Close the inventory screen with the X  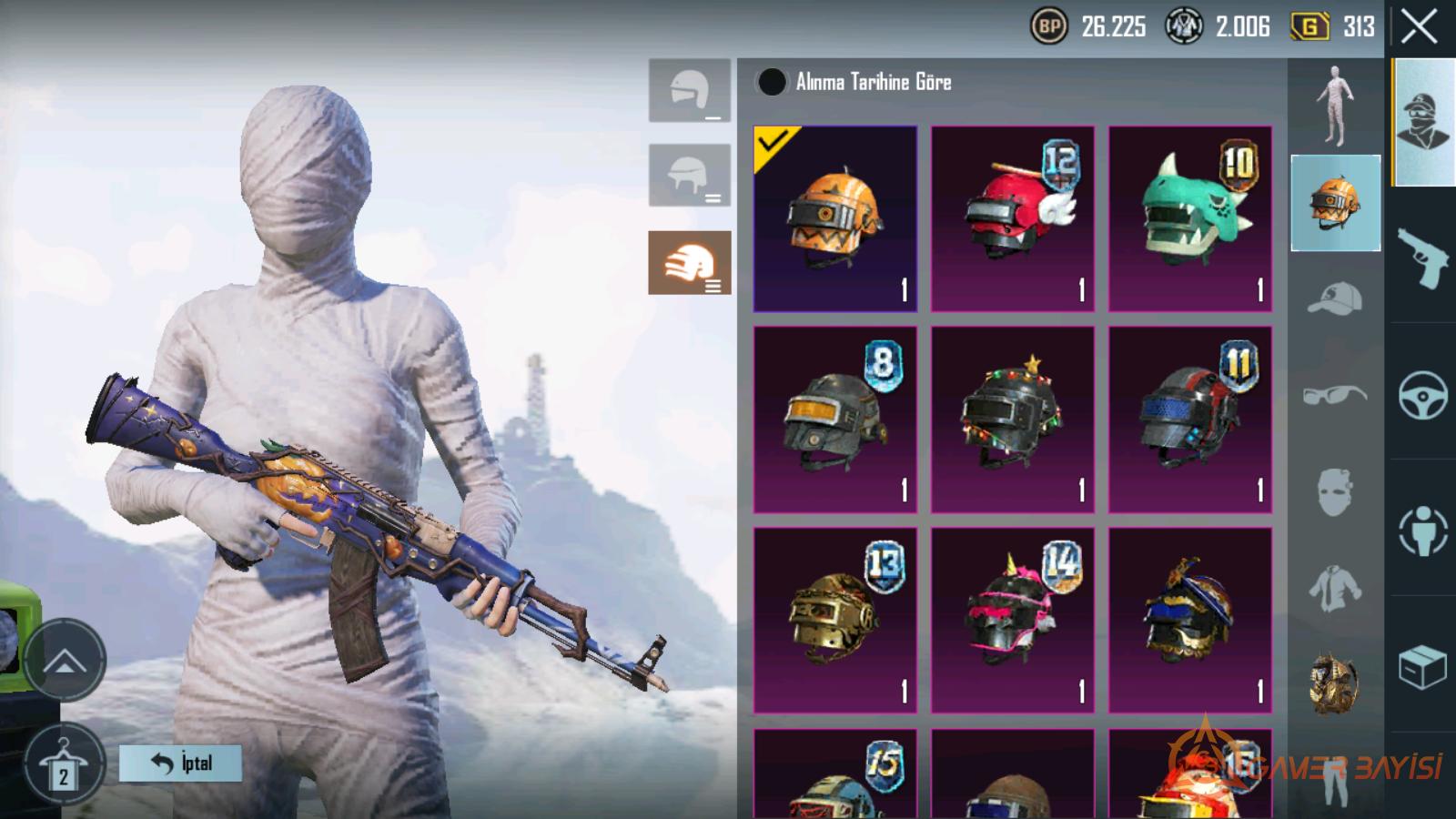pos(1420,27)
